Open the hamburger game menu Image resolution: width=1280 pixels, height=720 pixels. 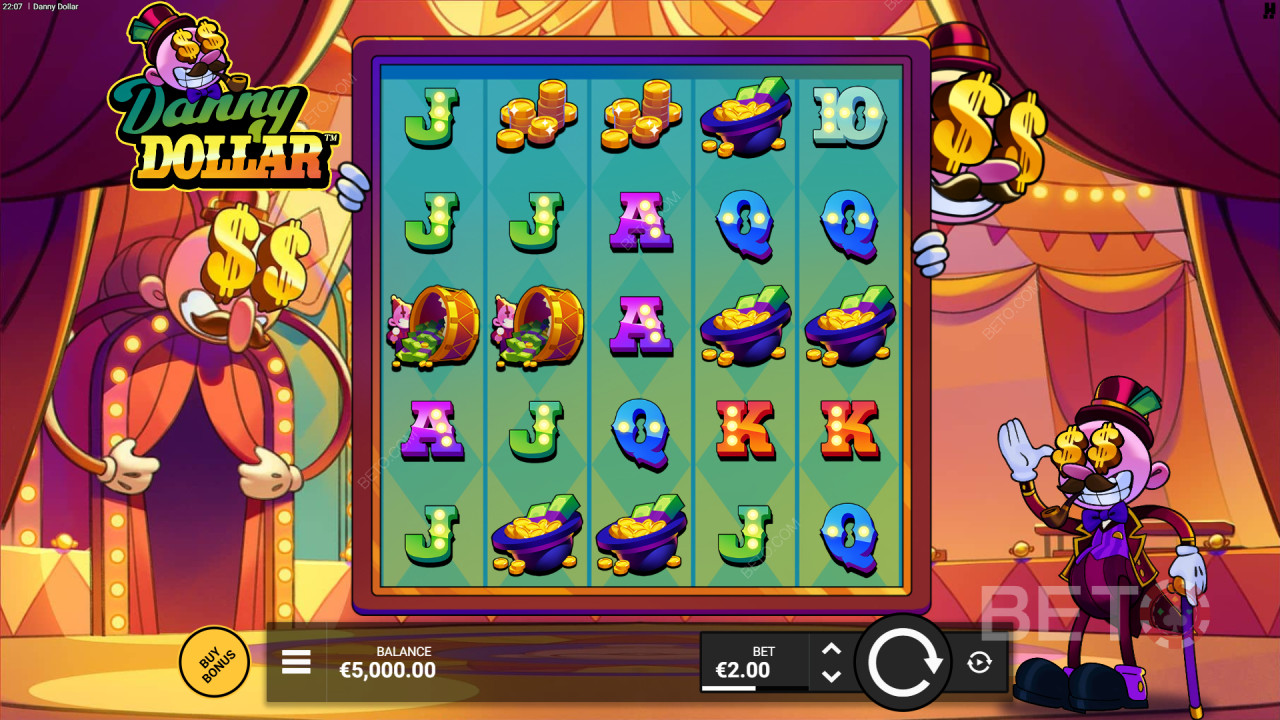click(x=297, y=661)
